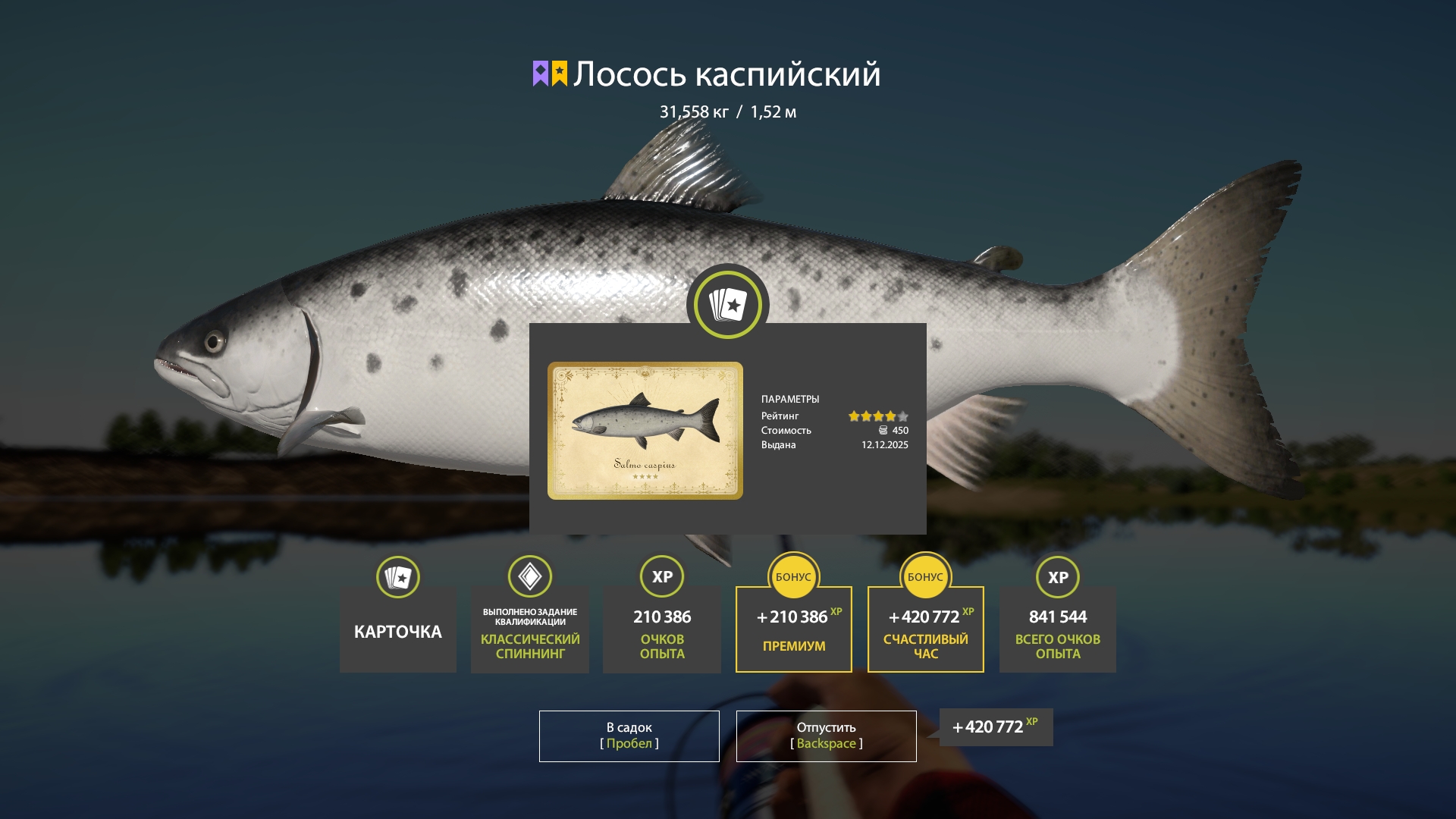Click the БОНУС badge above Премиум
Screen dimensions: 1456x819
click(x=793, y=577)
